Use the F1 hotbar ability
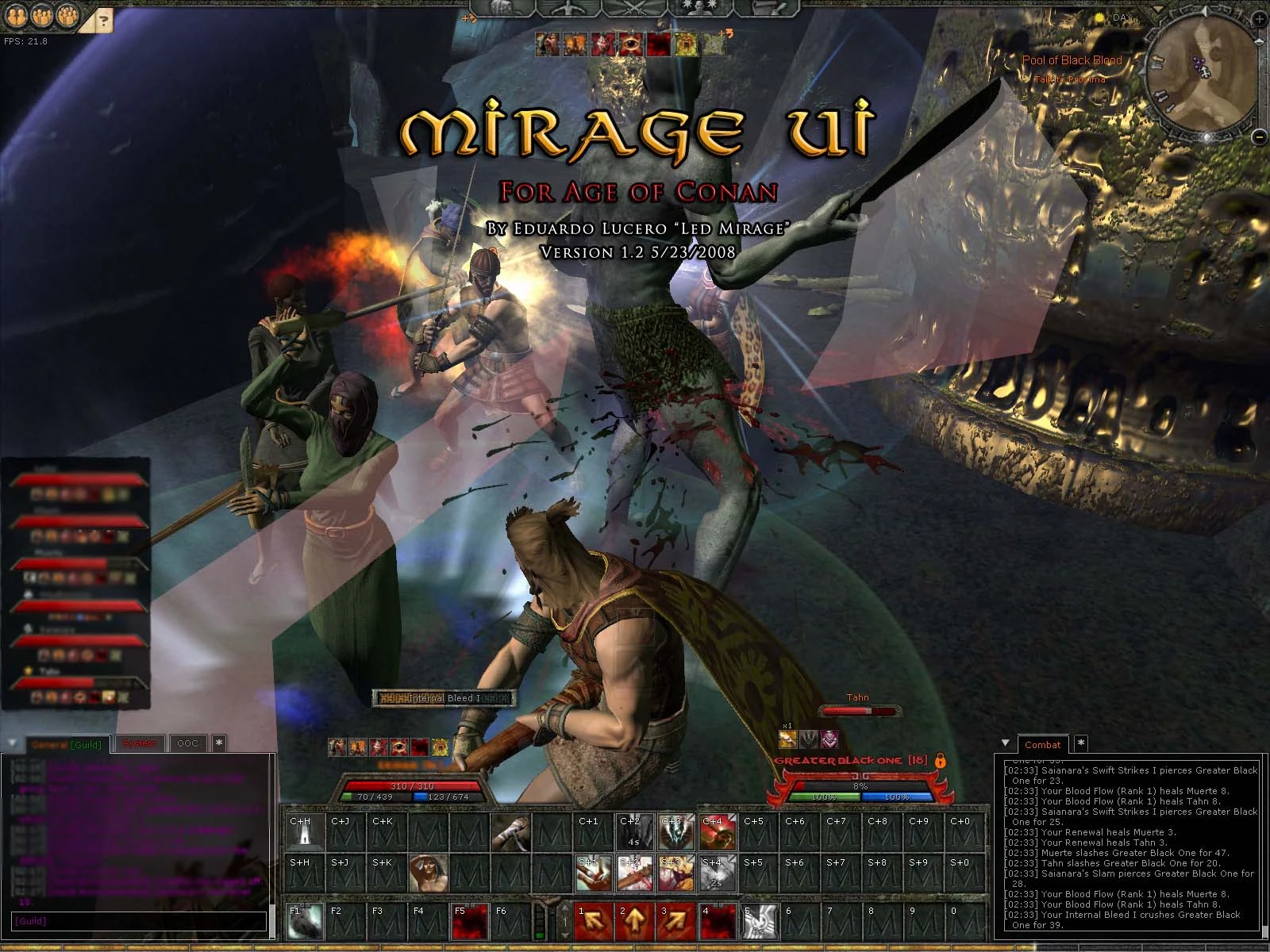The image size is (1270, 952). (304, 921)
